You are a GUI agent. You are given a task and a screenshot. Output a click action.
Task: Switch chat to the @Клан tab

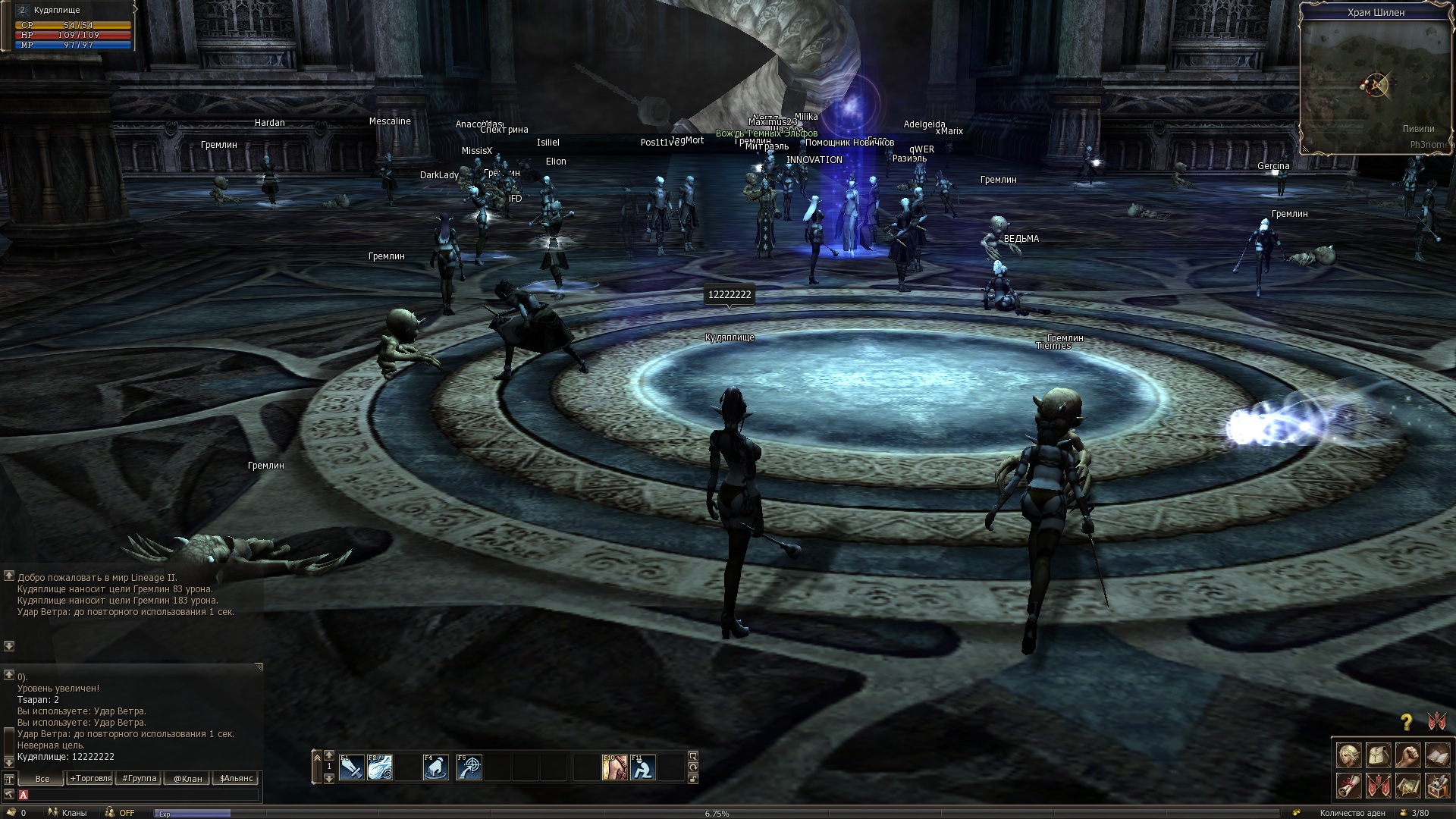[187, 779]
